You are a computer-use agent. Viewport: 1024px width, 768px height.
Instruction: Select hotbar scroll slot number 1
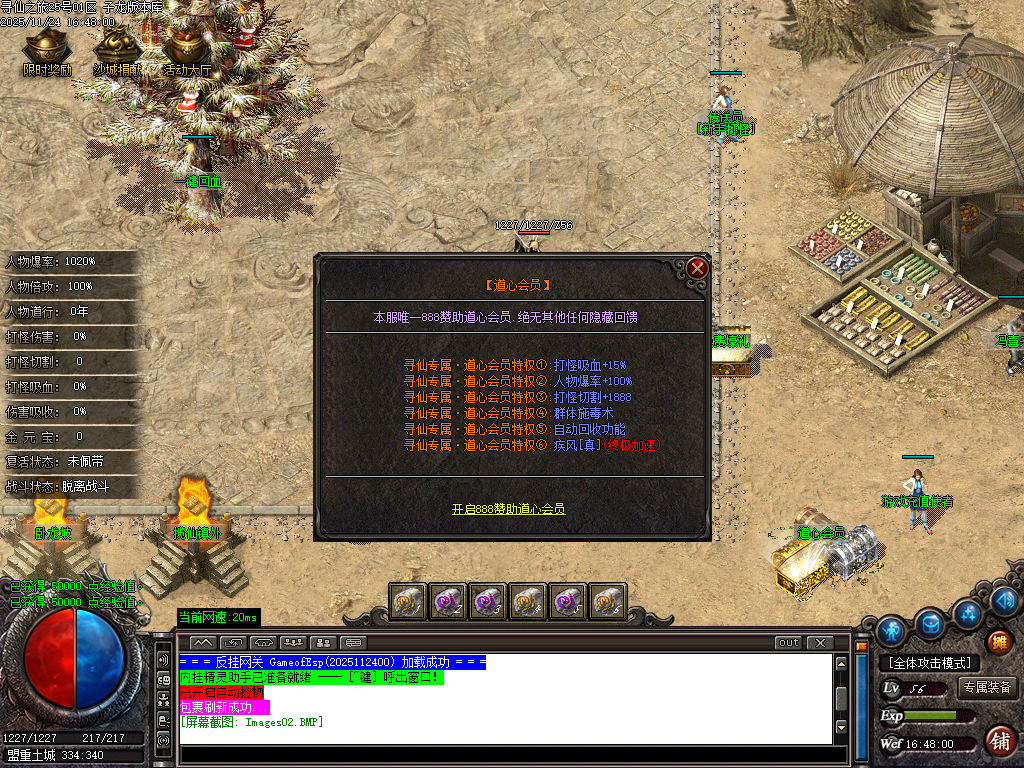point(407,601)
